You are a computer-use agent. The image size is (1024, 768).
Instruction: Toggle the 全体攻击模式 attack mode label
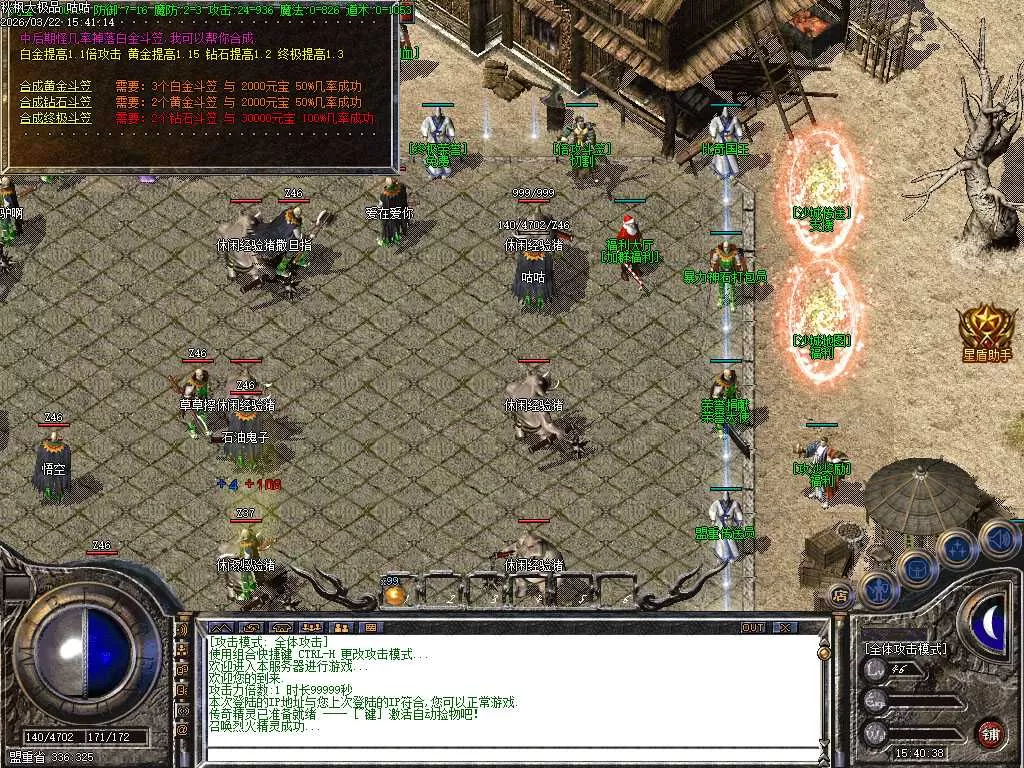[905, 649]
